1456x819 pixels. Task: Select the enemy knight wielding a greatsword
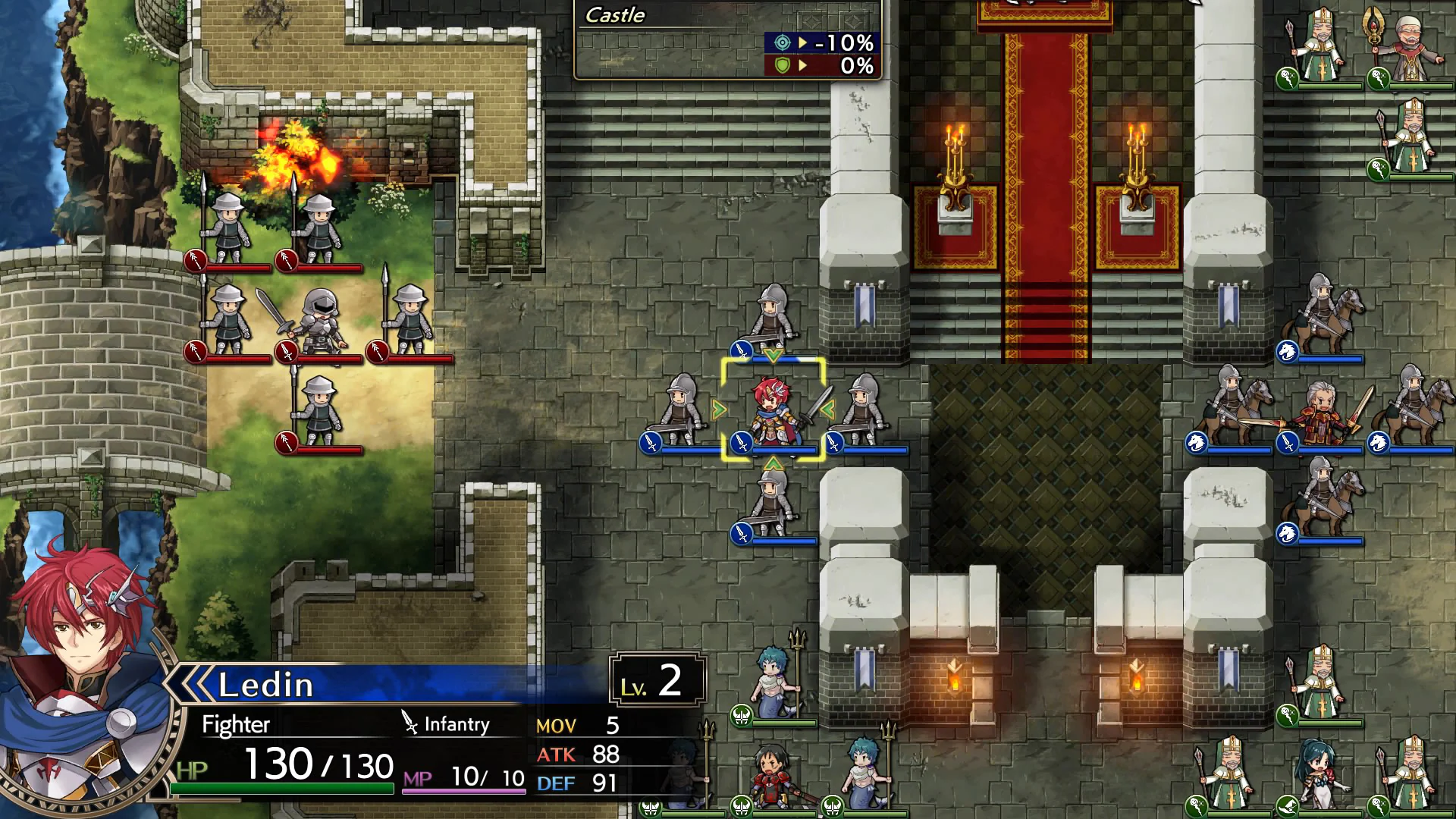point(322,318)
